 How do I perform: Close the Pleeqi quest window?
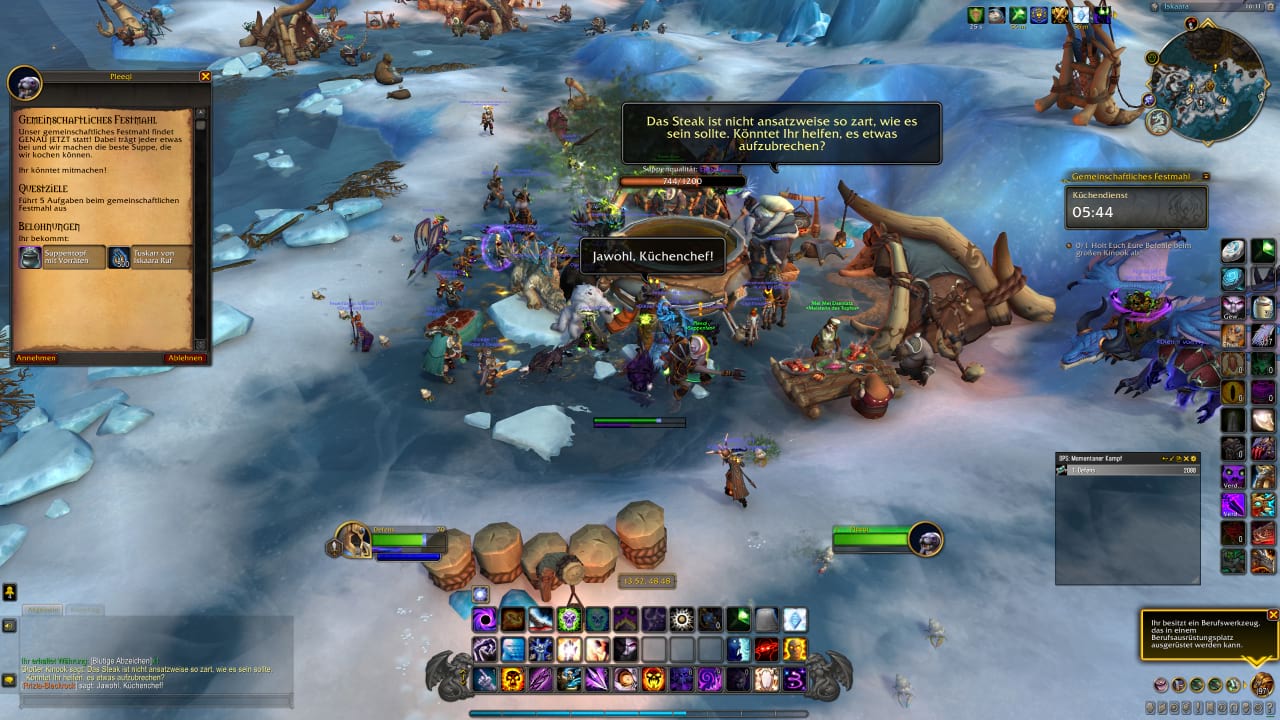pos(205,76)
